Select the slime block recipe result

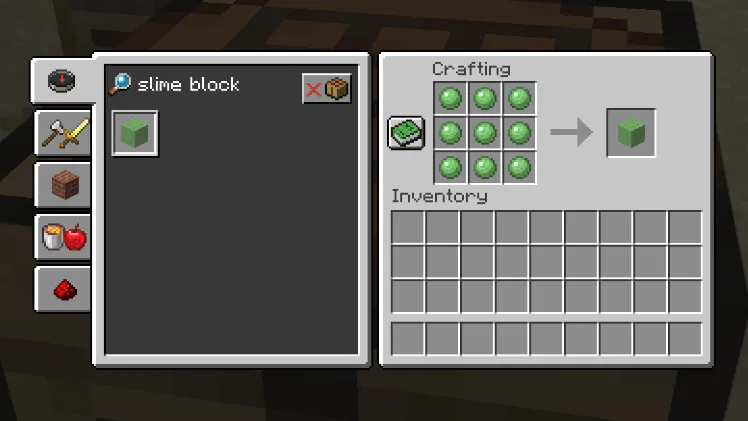coord(135,133)
